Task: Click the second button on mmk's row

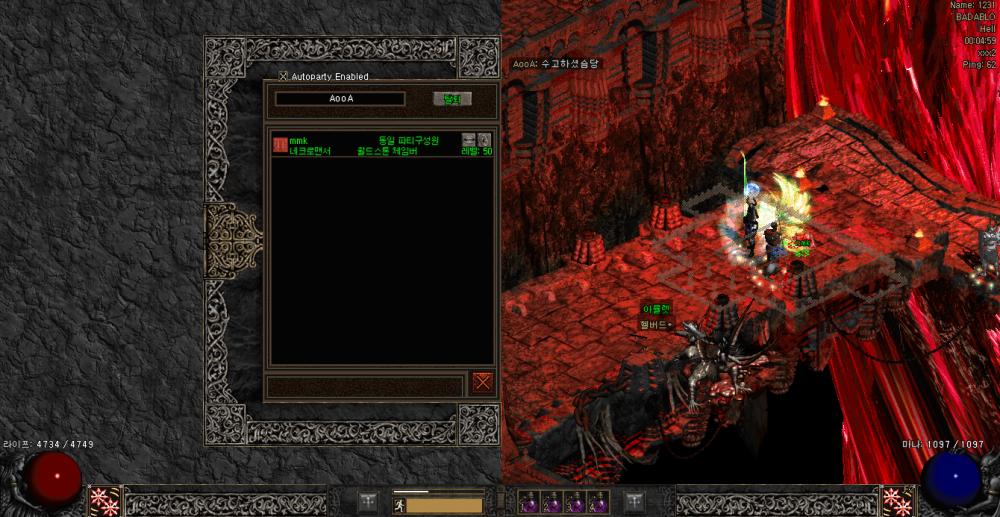Action: click(484, 139)
